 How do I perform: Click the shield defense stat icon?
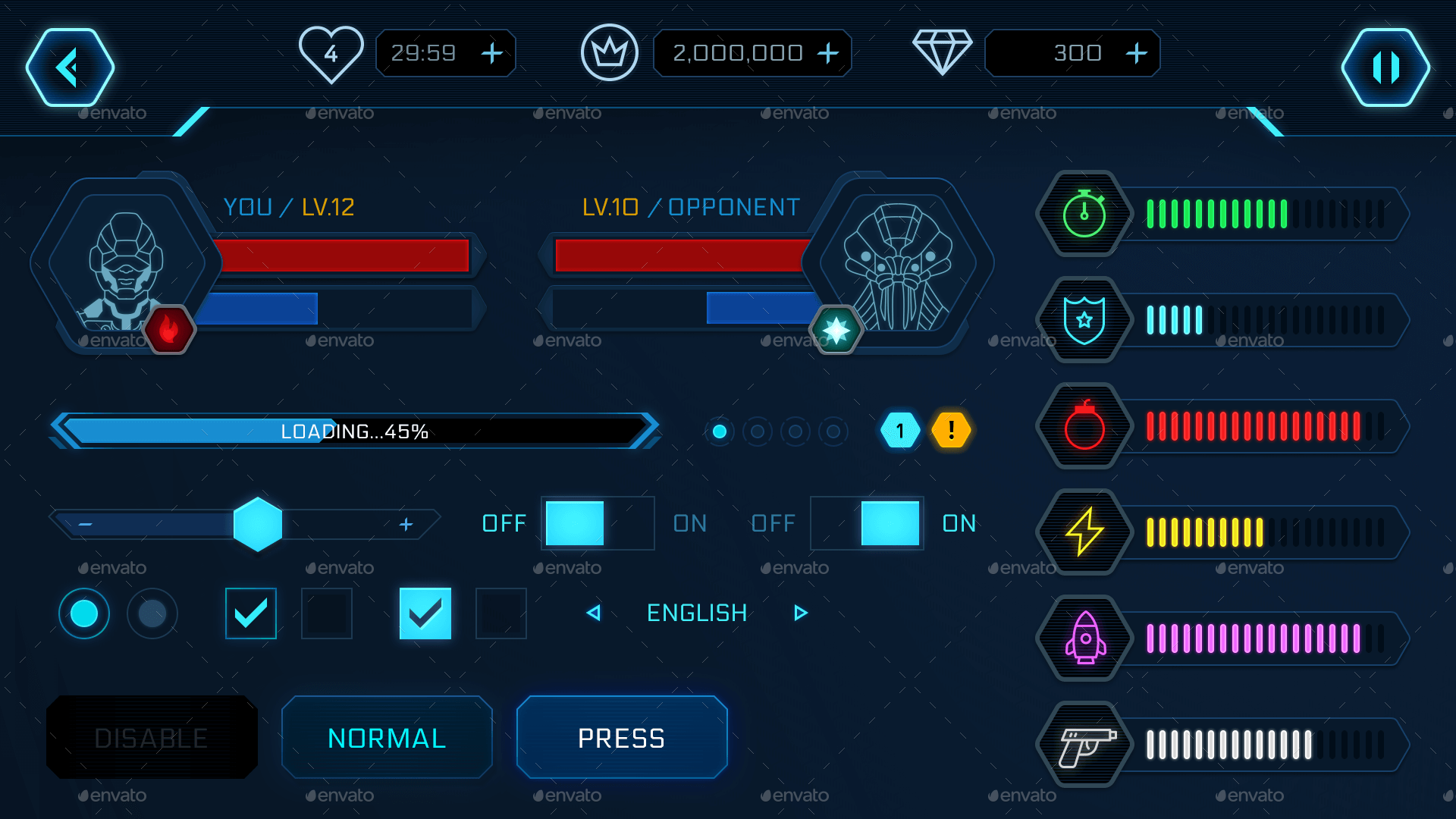(x=1083, y=319)
